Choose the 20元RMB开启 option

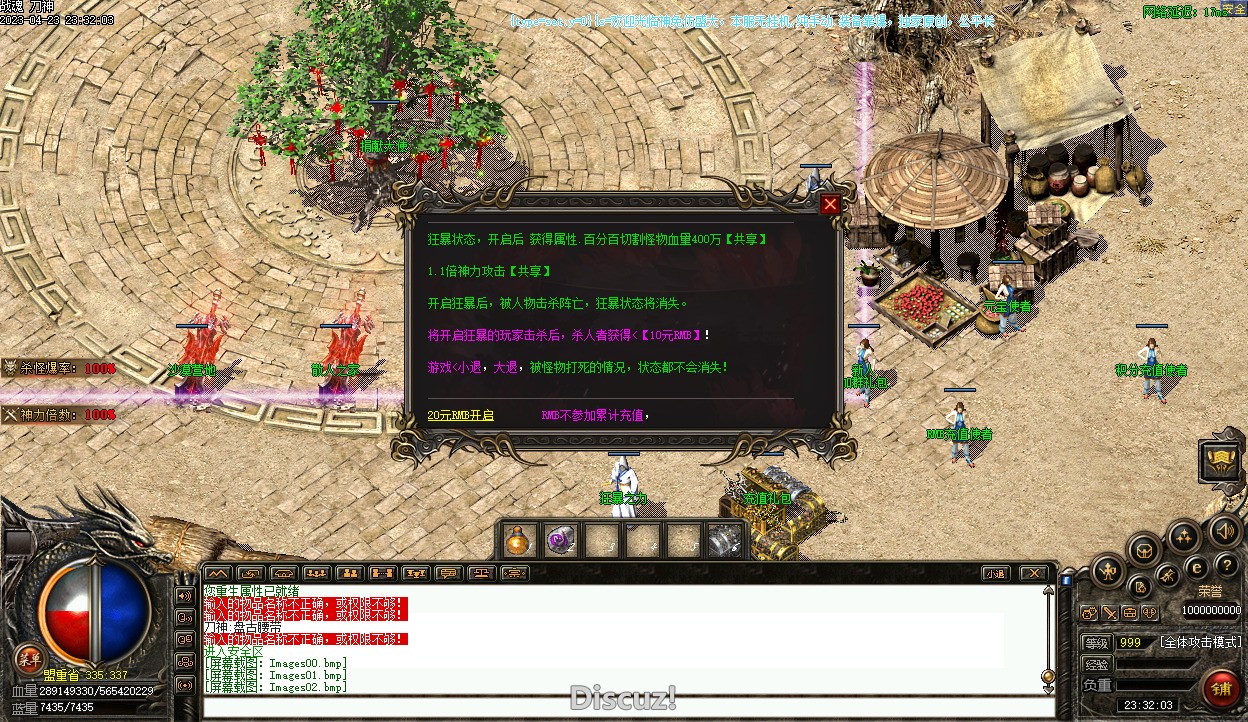point(460,415)
